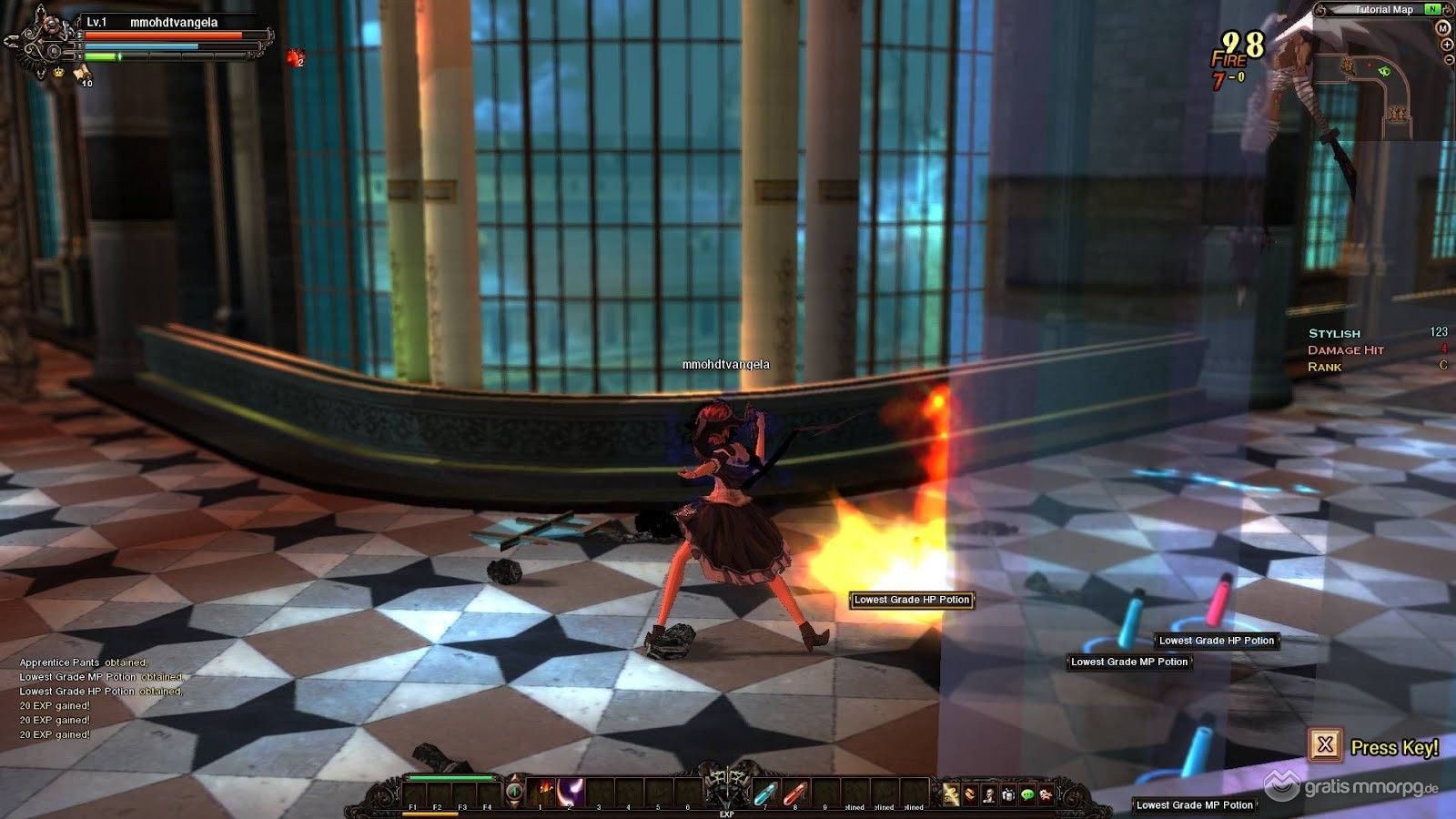The height and width of the screenshot is (819, 1456).
Task: Click the green arrow orb on hotbar
Action: [515, 791]
